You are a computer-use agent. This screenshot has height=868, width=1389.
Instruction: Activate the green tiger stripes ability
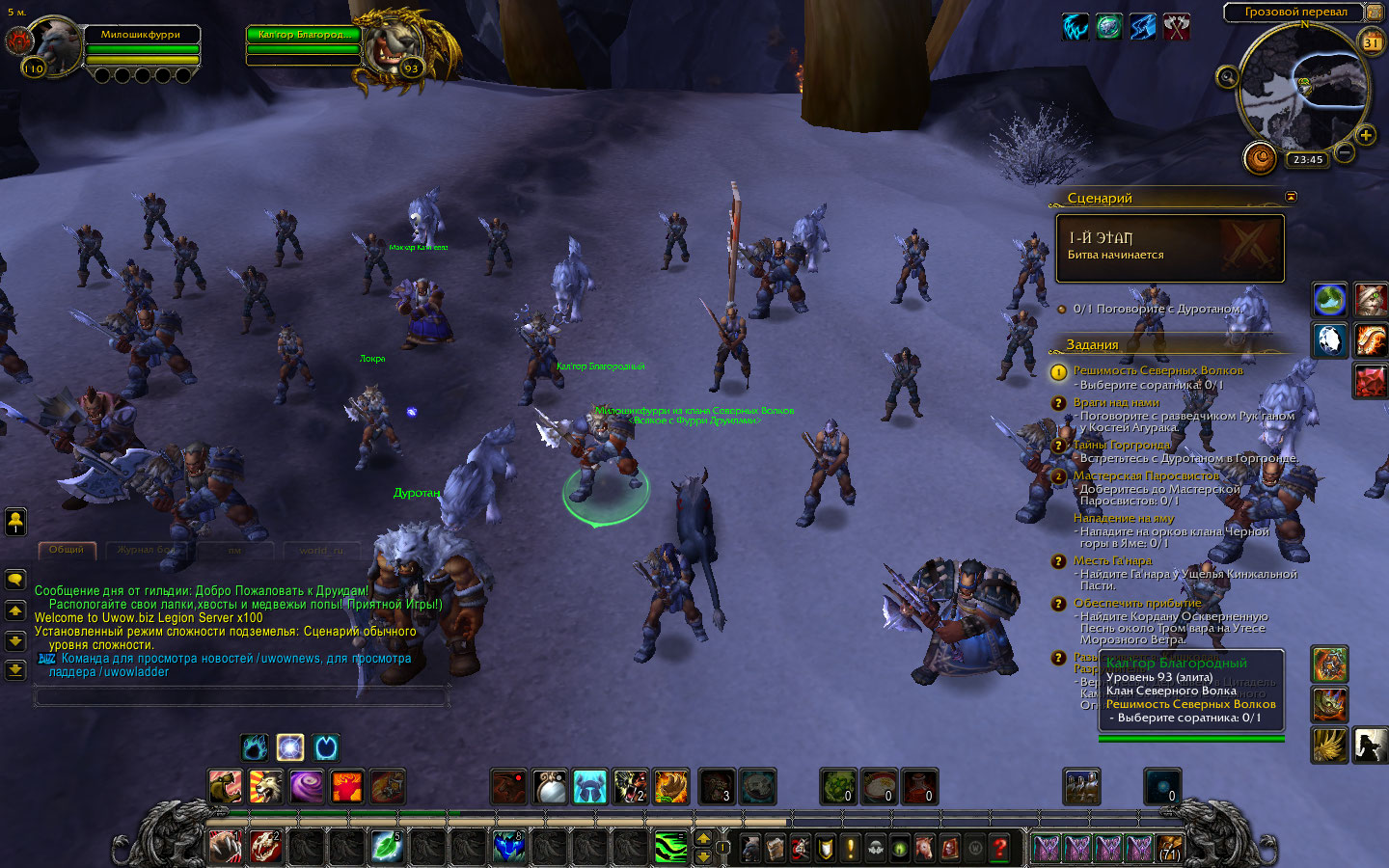(x=670, y=848)
